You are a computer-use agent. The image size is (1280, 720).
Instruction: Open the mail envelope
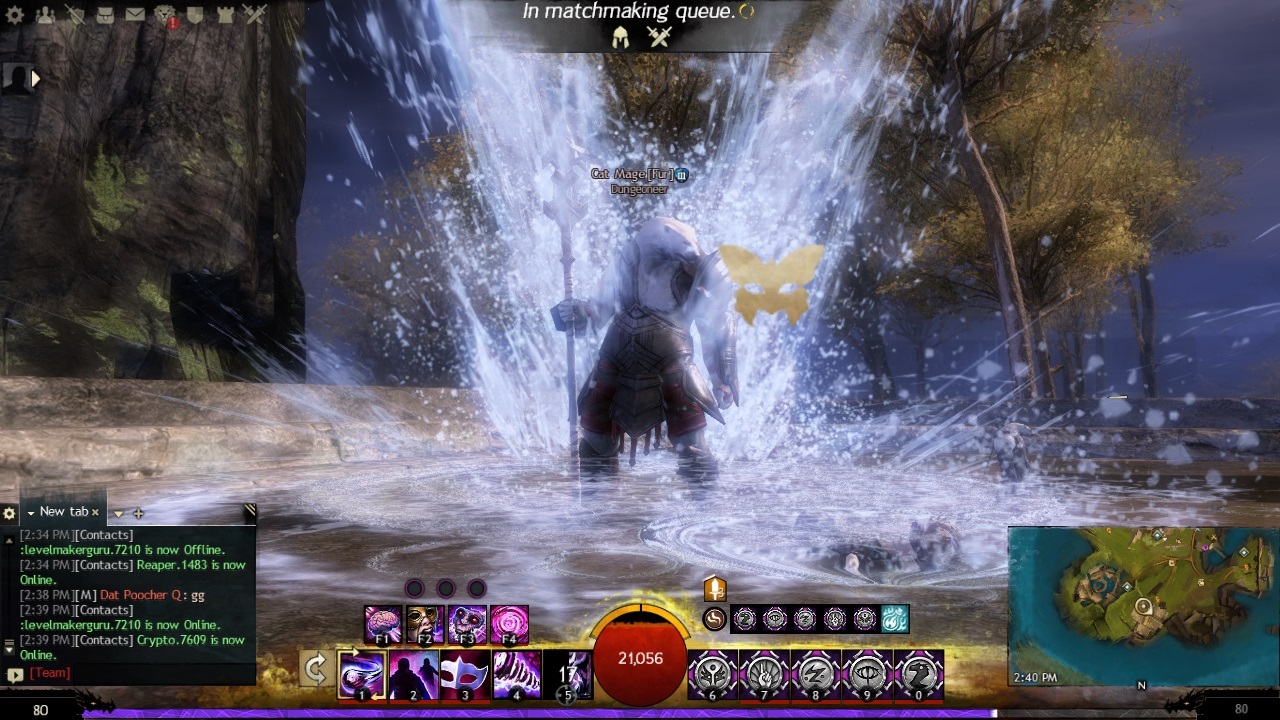tap(135, 15)
